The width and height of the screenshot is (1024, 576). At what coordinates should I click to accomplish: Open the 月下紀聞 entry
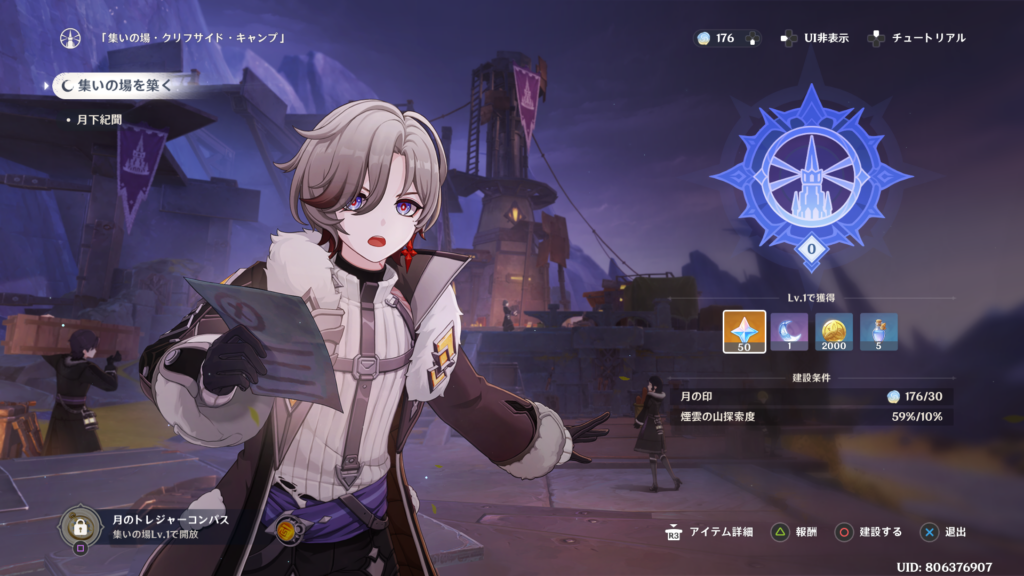click(98, 119)
